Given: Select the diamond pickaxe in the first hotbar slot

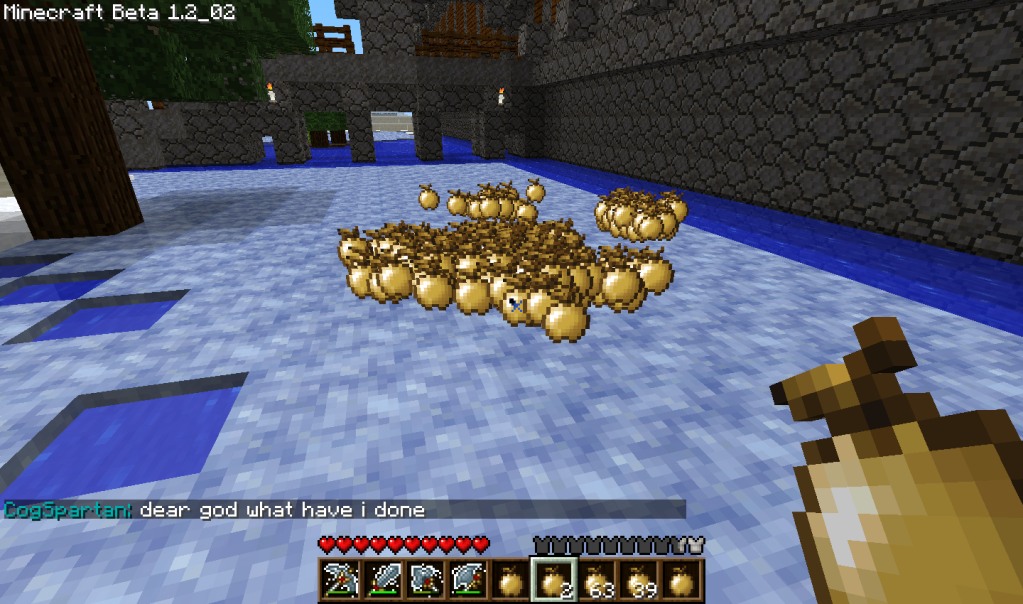Looking at the screenshot, I should (338, 580).
